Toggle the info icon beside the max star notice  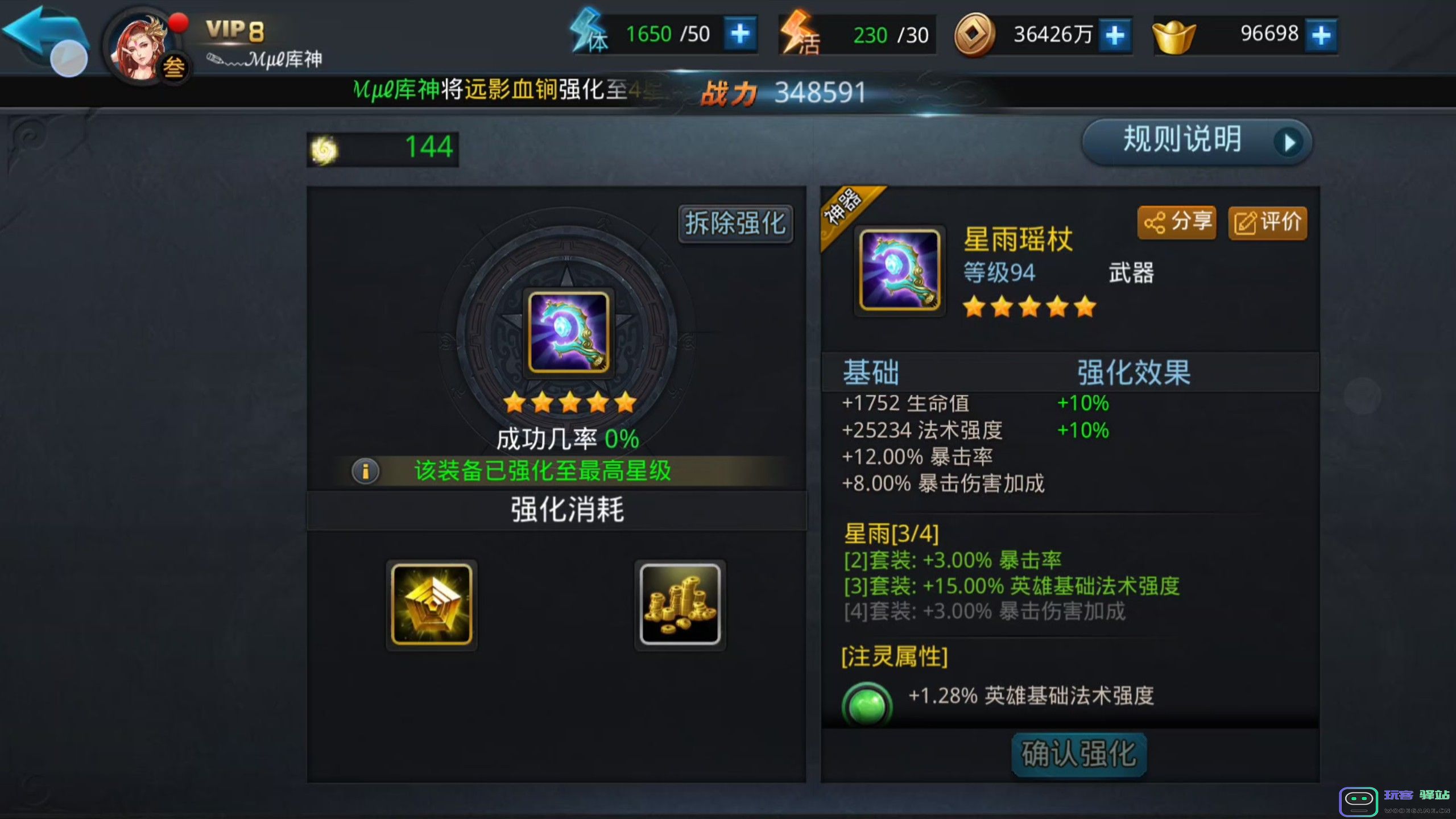[x=365, y=471]
